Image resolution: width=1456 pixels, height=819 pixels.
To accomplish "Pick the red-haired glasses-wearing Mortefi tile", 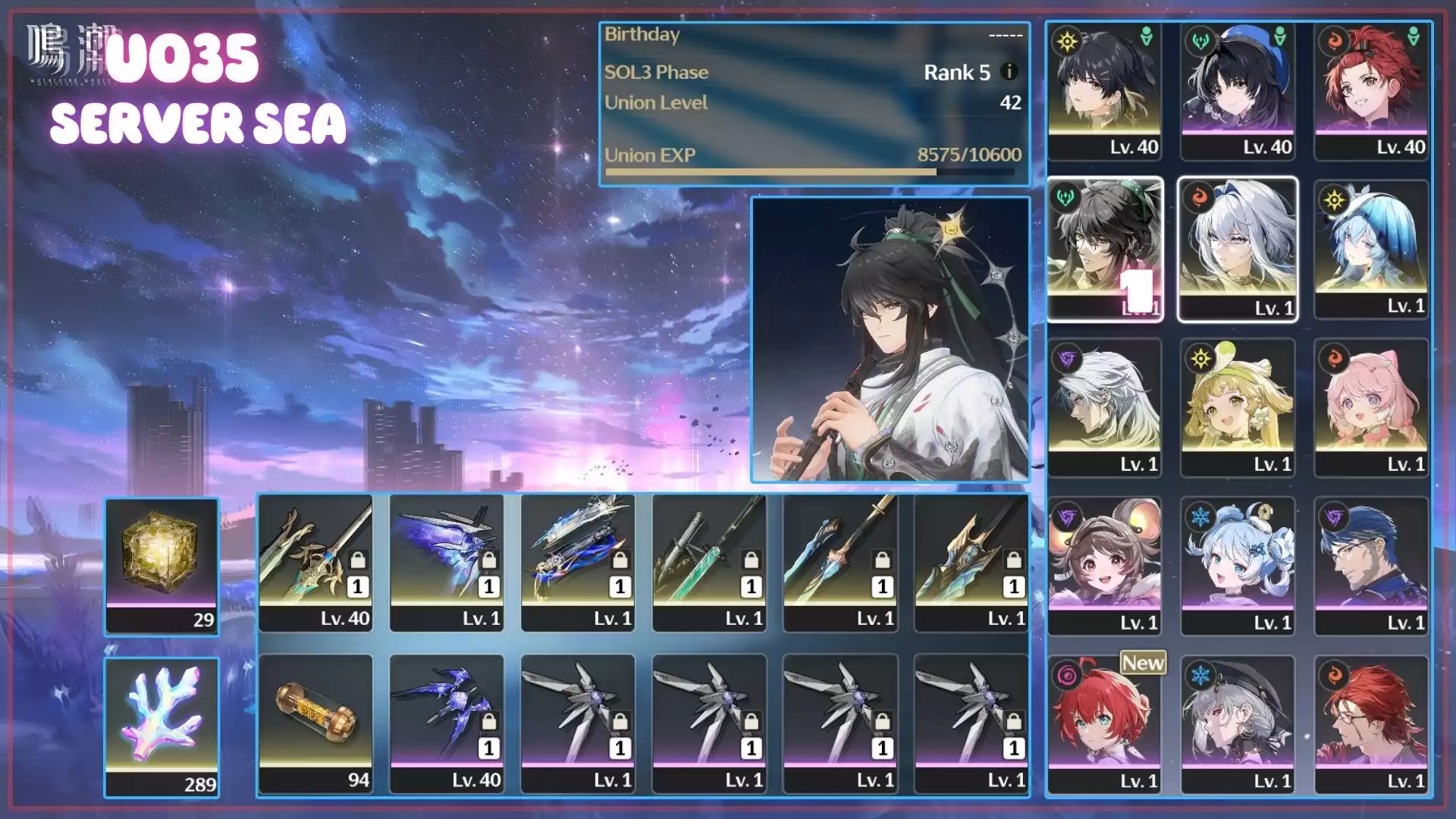I will [1371, 725].
